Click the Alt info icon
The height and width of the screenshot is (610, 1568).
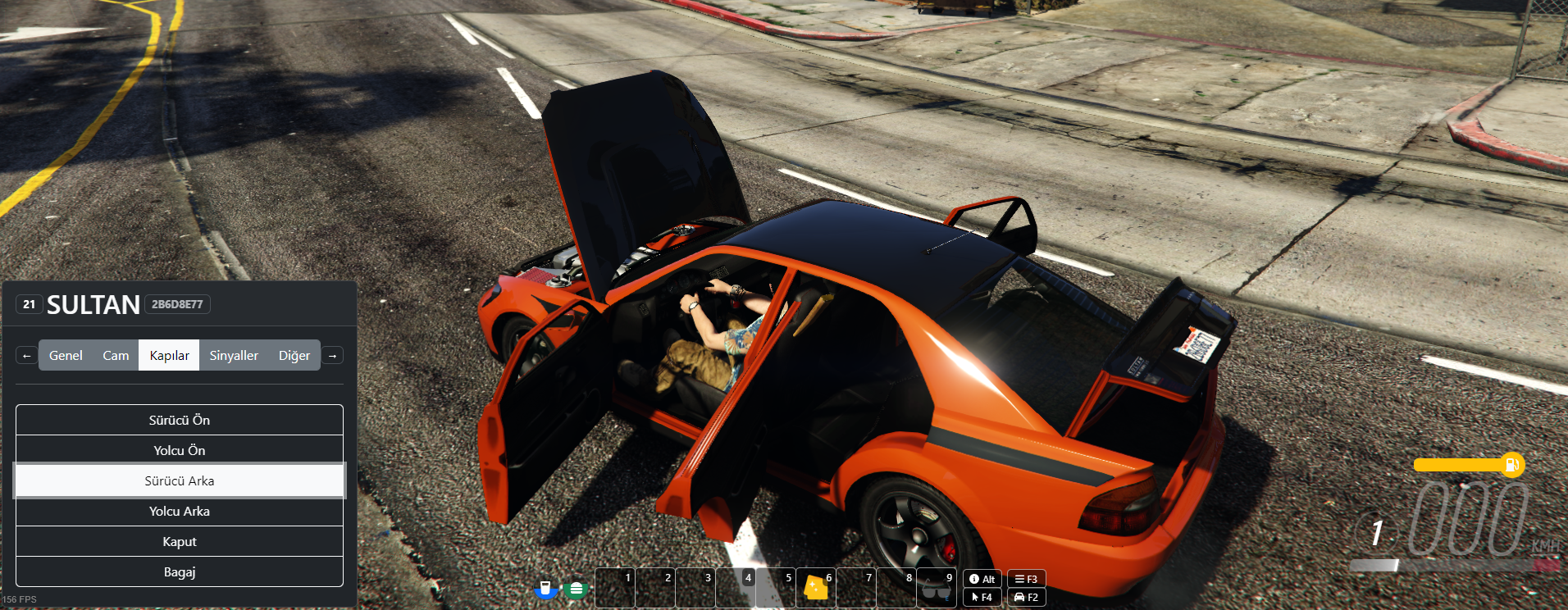tap(982, 579)
